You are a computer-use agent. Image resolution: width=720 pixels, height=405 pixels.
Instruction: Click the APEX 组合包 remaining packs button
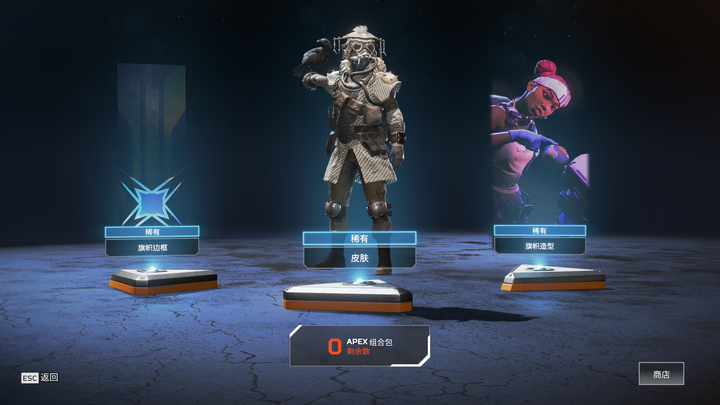(360, 346)
